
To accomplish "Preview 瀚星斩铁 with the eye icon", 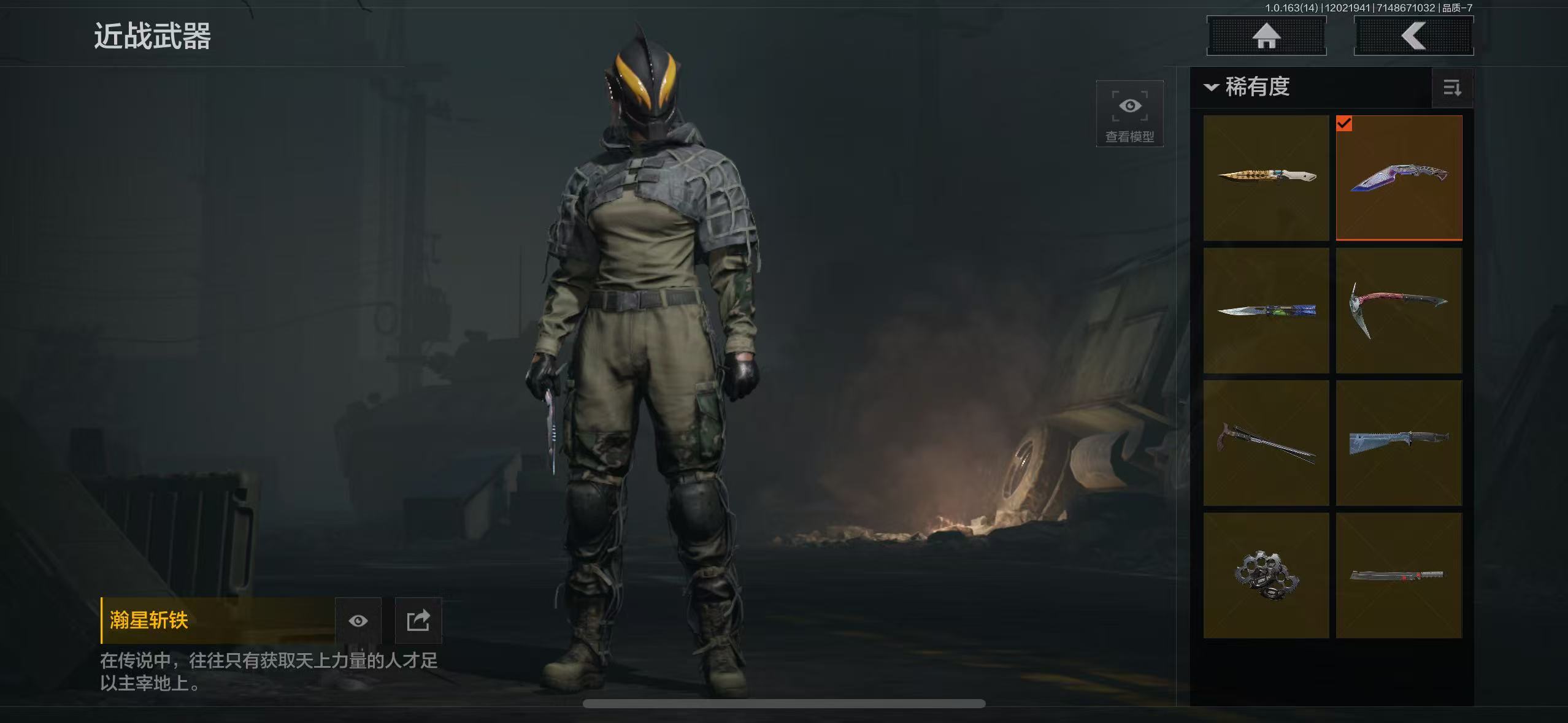I will pyautogui.click(x=358, y=621).
